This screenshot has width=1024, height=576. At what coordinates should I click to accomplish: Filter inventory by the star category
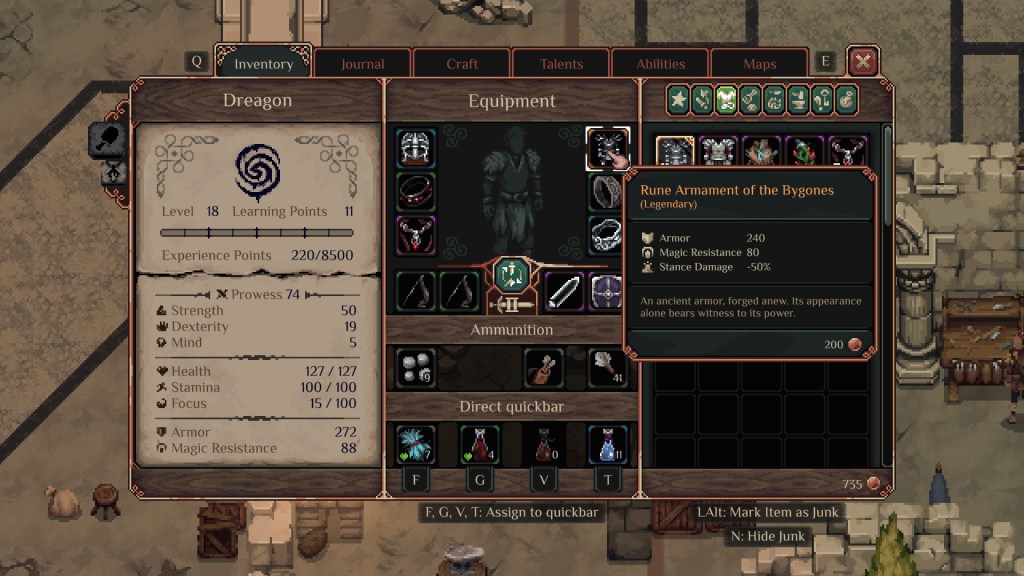679,99
